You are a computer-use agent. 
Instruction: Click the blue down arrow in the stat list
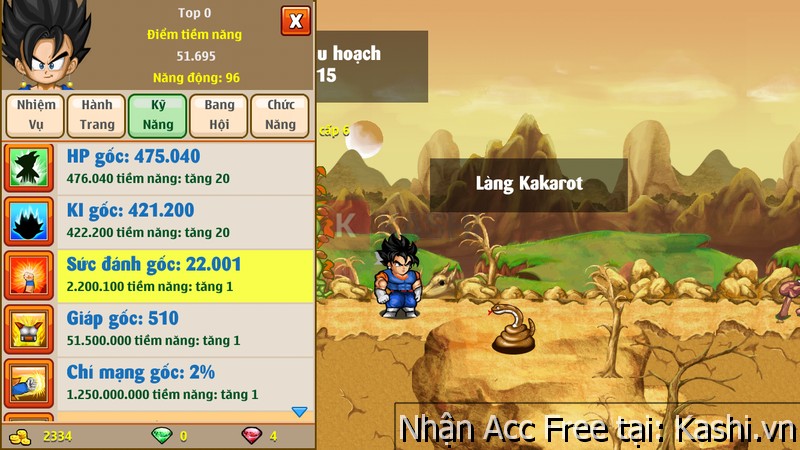[298, 411]
